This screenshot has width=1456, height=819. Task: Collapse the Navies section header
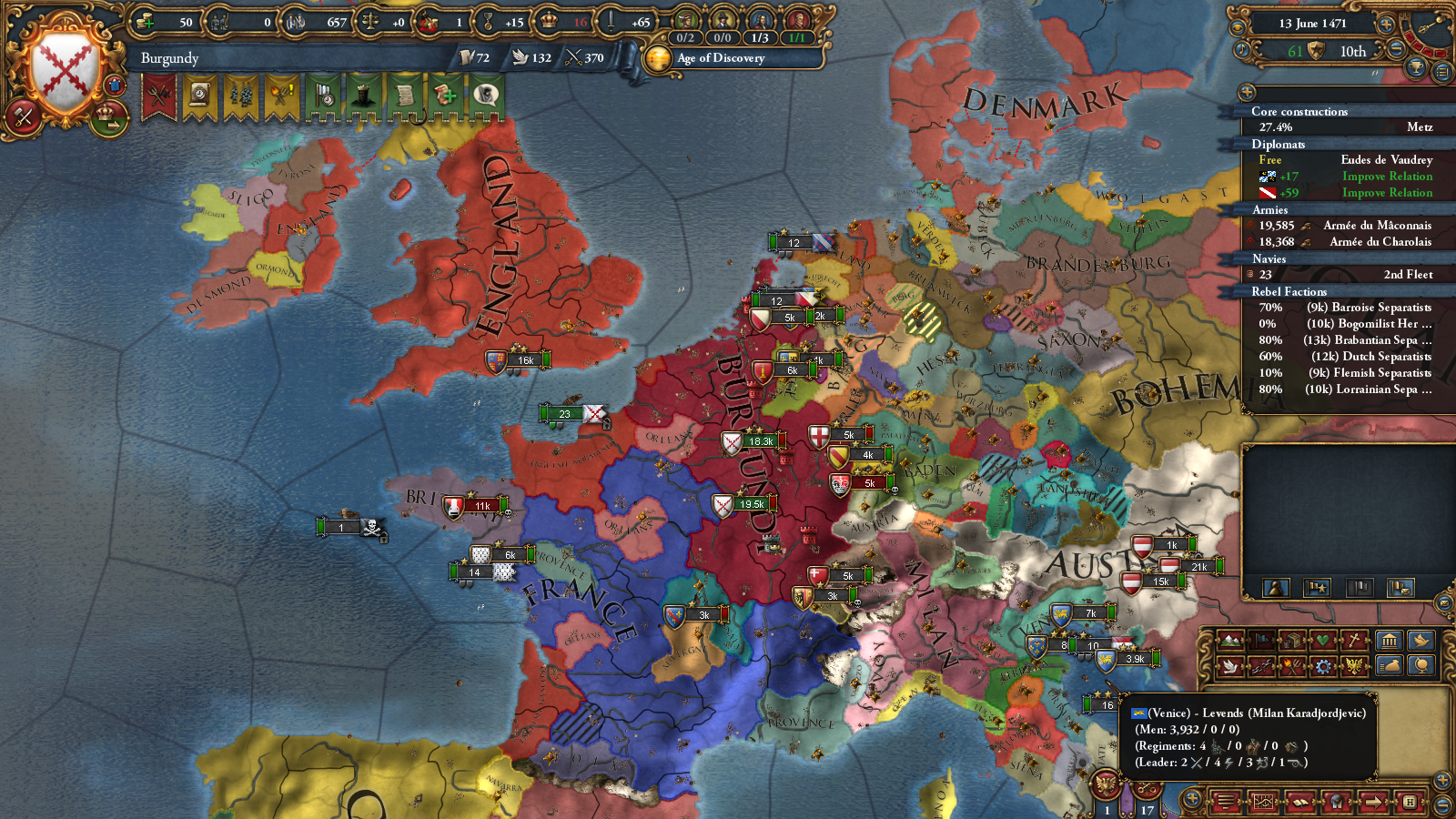(x=1292, y=258)
